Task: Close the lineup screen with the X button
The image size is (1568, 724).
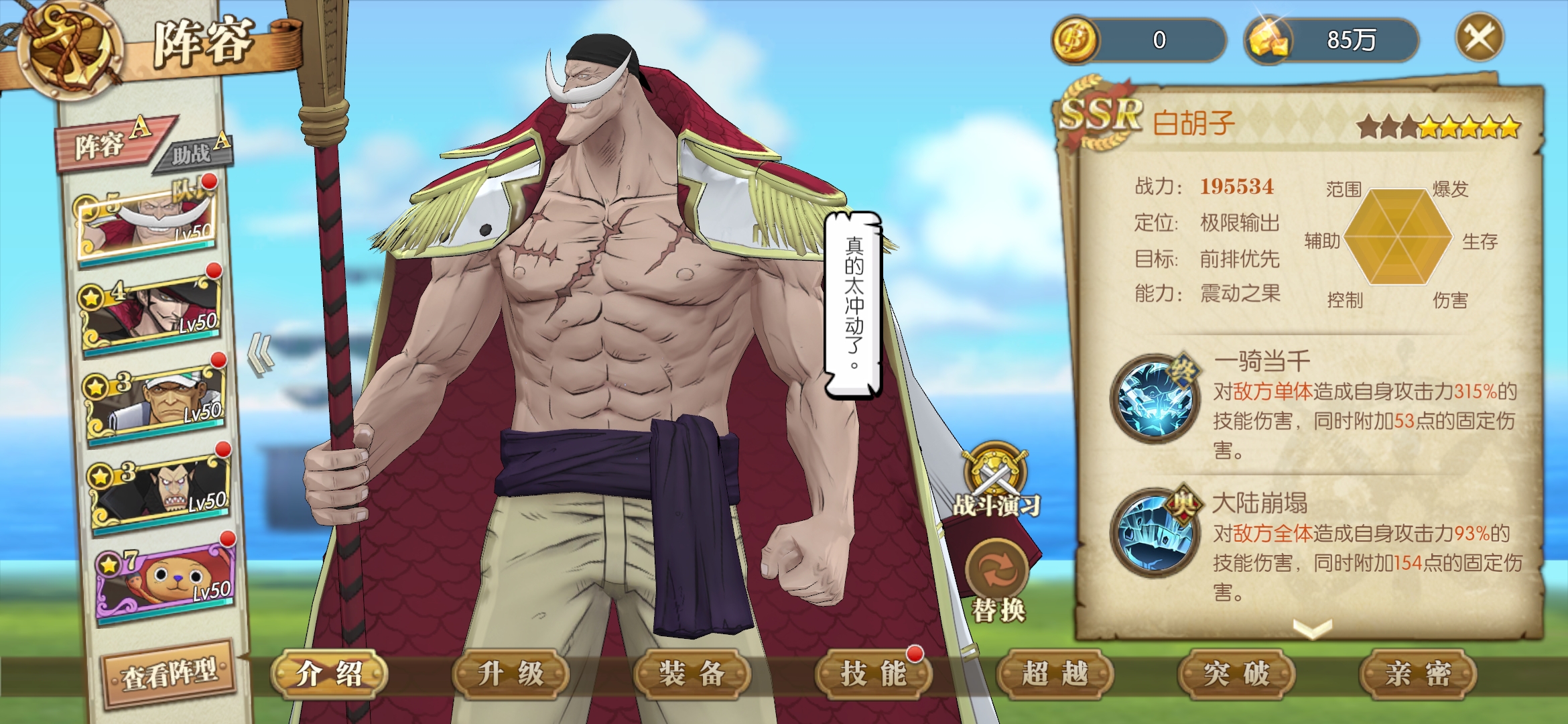Action: 1480,38
